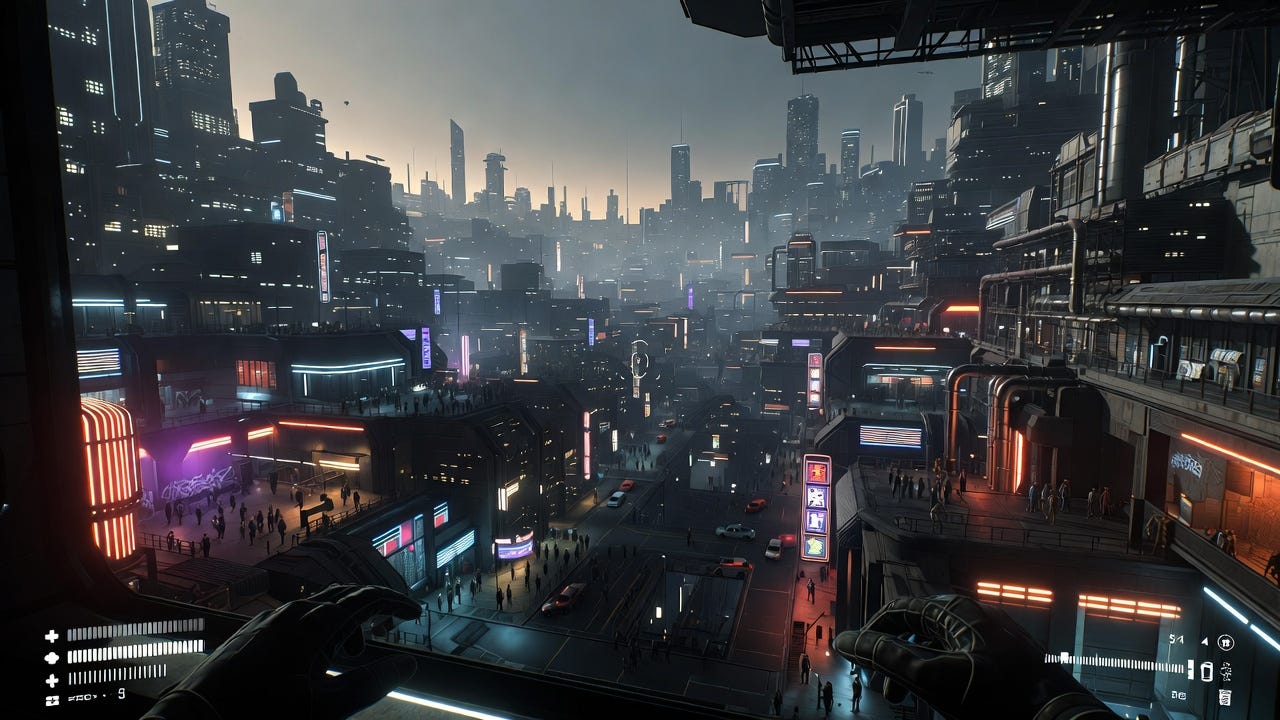1280x720 pixels.
Task: Click the white chambered-round marker on the ammo bar
Action: coord(1064,656)
